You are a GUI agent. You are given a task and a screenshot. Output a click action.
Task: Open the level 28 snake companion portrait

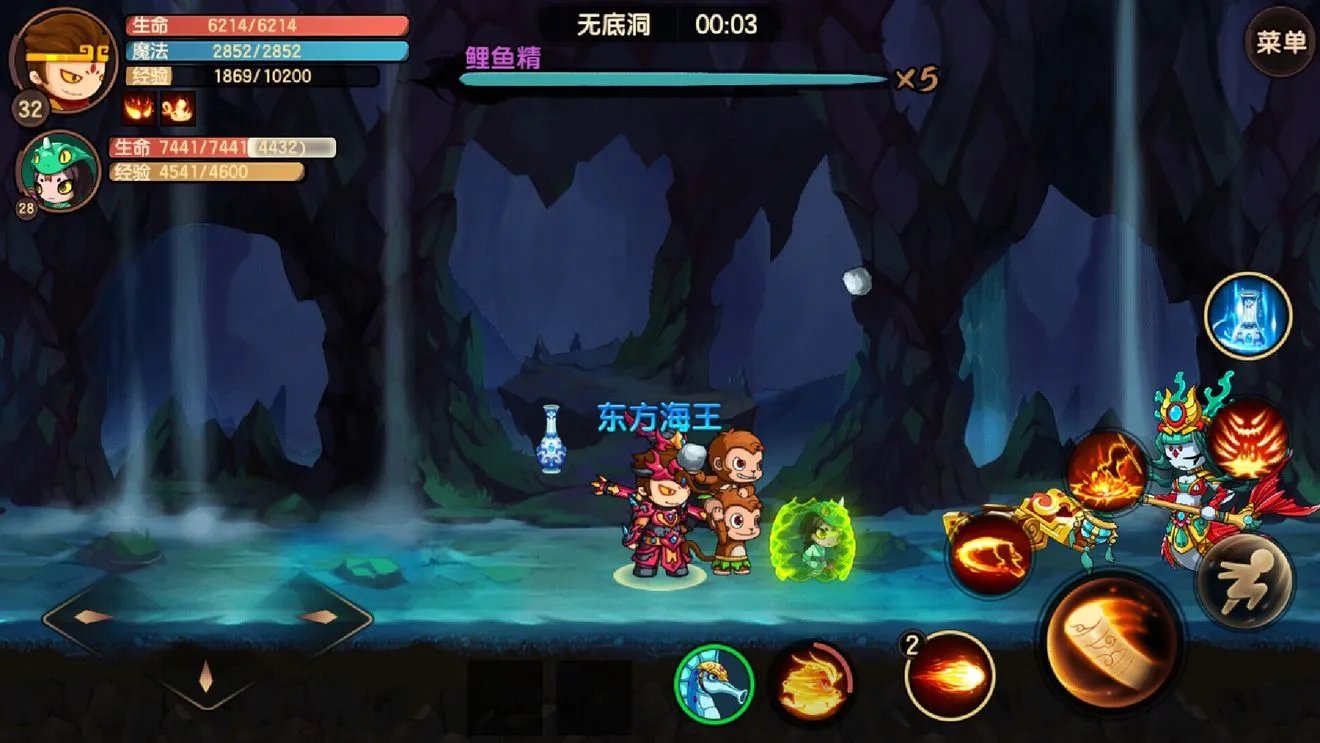tap(55, 170)
